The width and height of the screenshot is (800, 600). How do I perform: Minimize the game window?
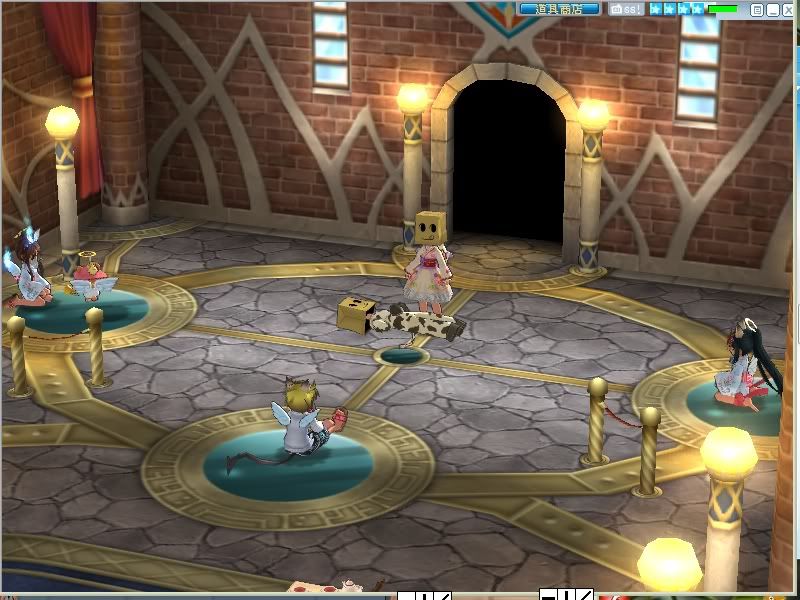pyautogui.click(x=773, y=10)
